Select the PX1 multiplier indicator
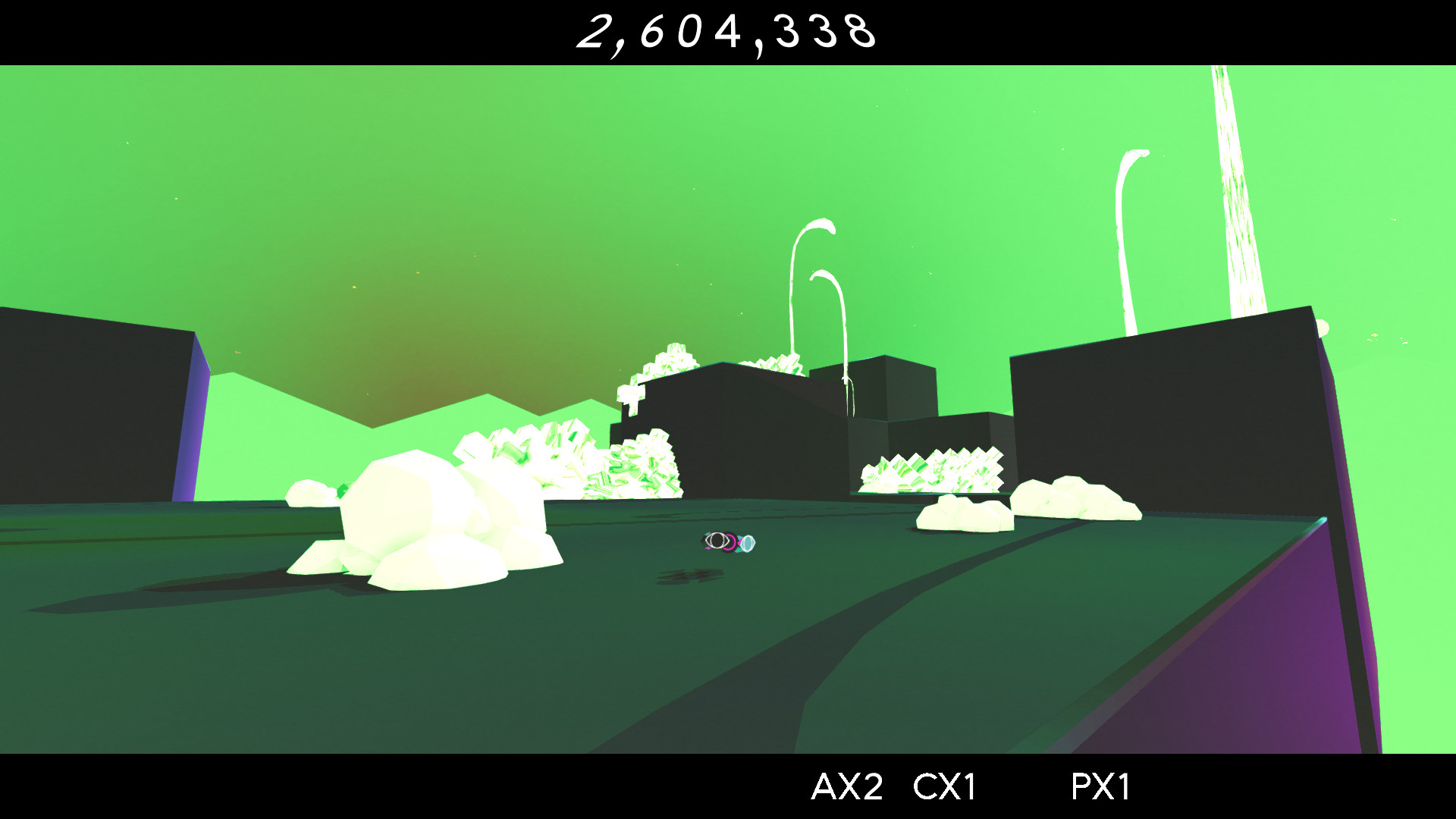This screenshot has height=819, width=1456. (1101, 786)
